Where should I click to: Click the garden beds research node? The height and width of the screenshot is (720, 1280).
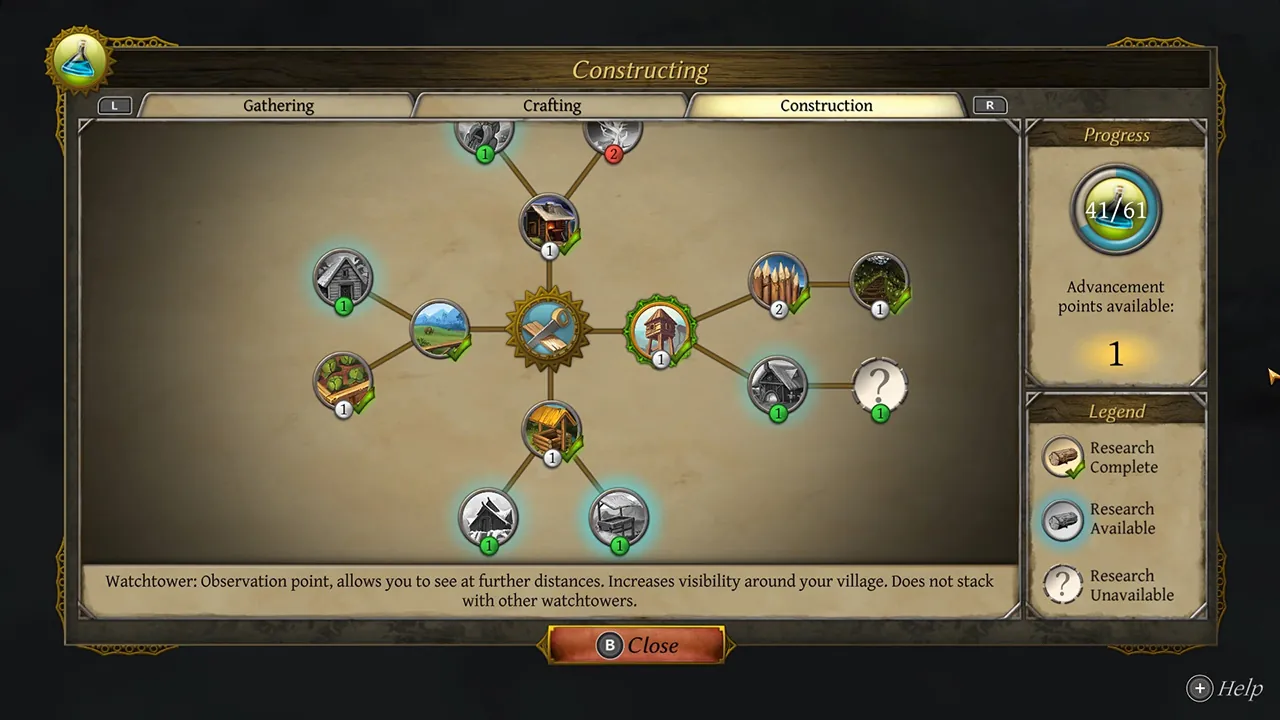pyautogui.click(x=343, y=382)
